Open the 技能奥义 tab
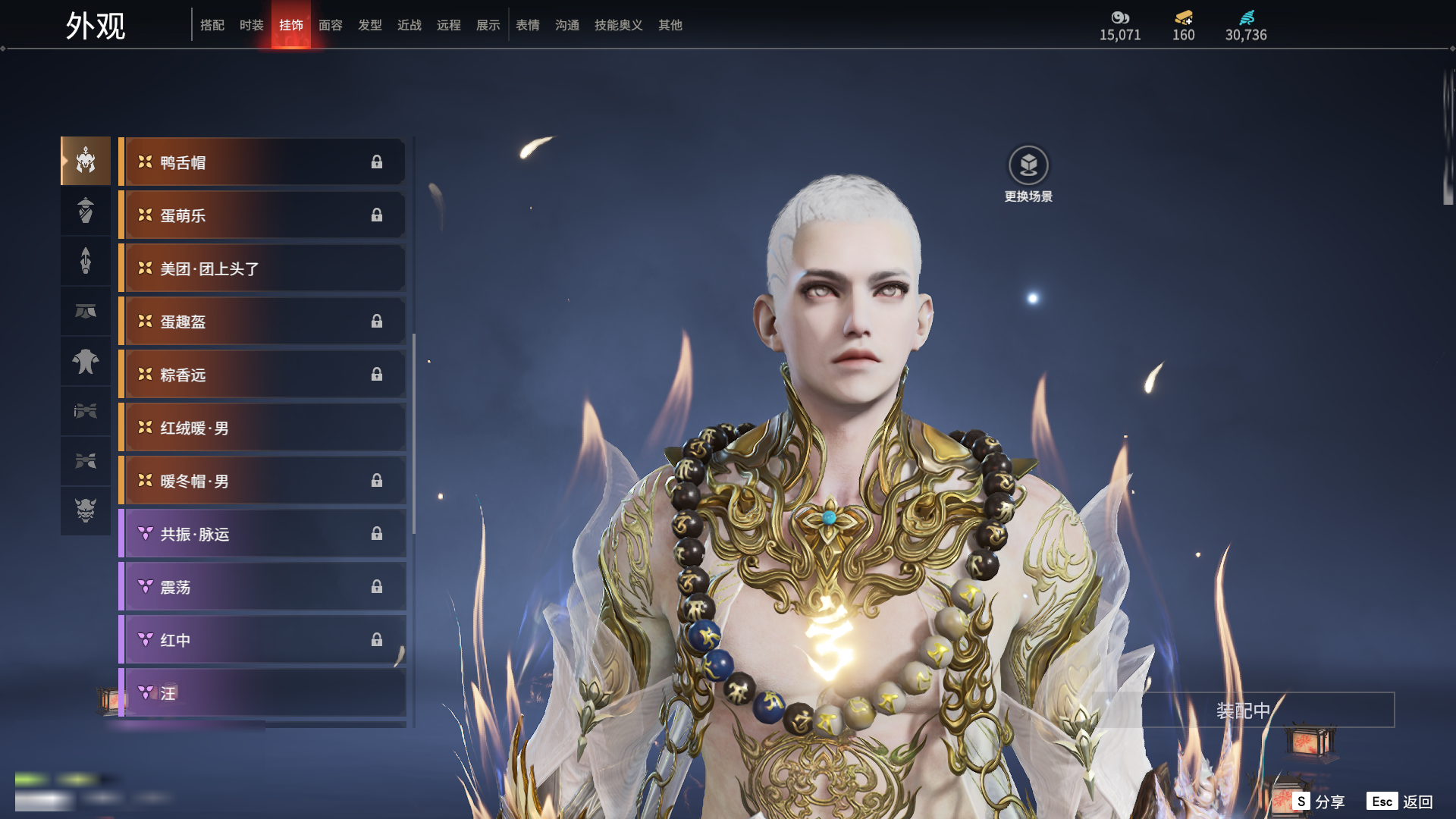 pos(618,25)
